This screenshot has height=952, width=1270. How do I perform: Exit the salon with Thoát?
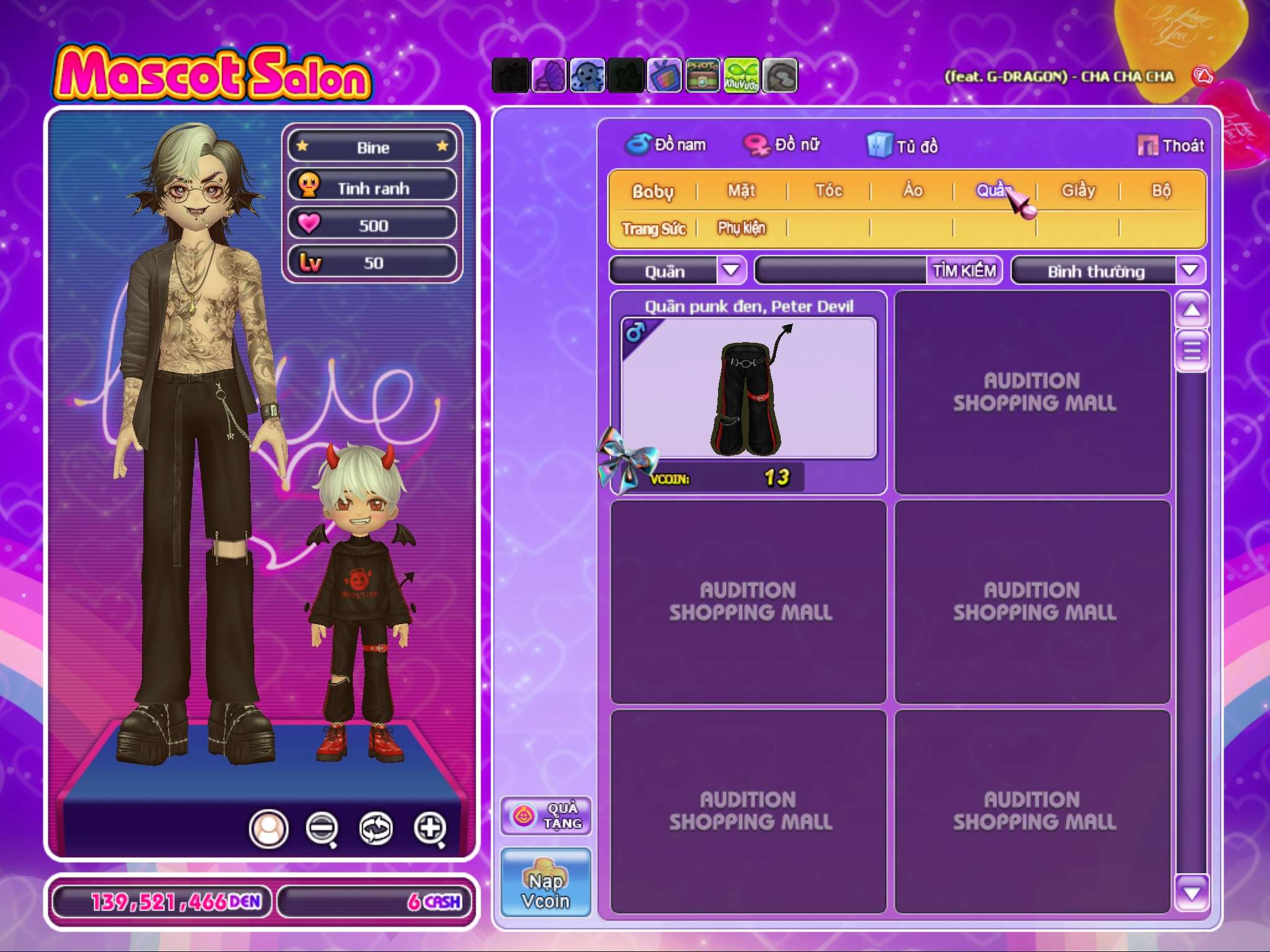pos(1171,146)
